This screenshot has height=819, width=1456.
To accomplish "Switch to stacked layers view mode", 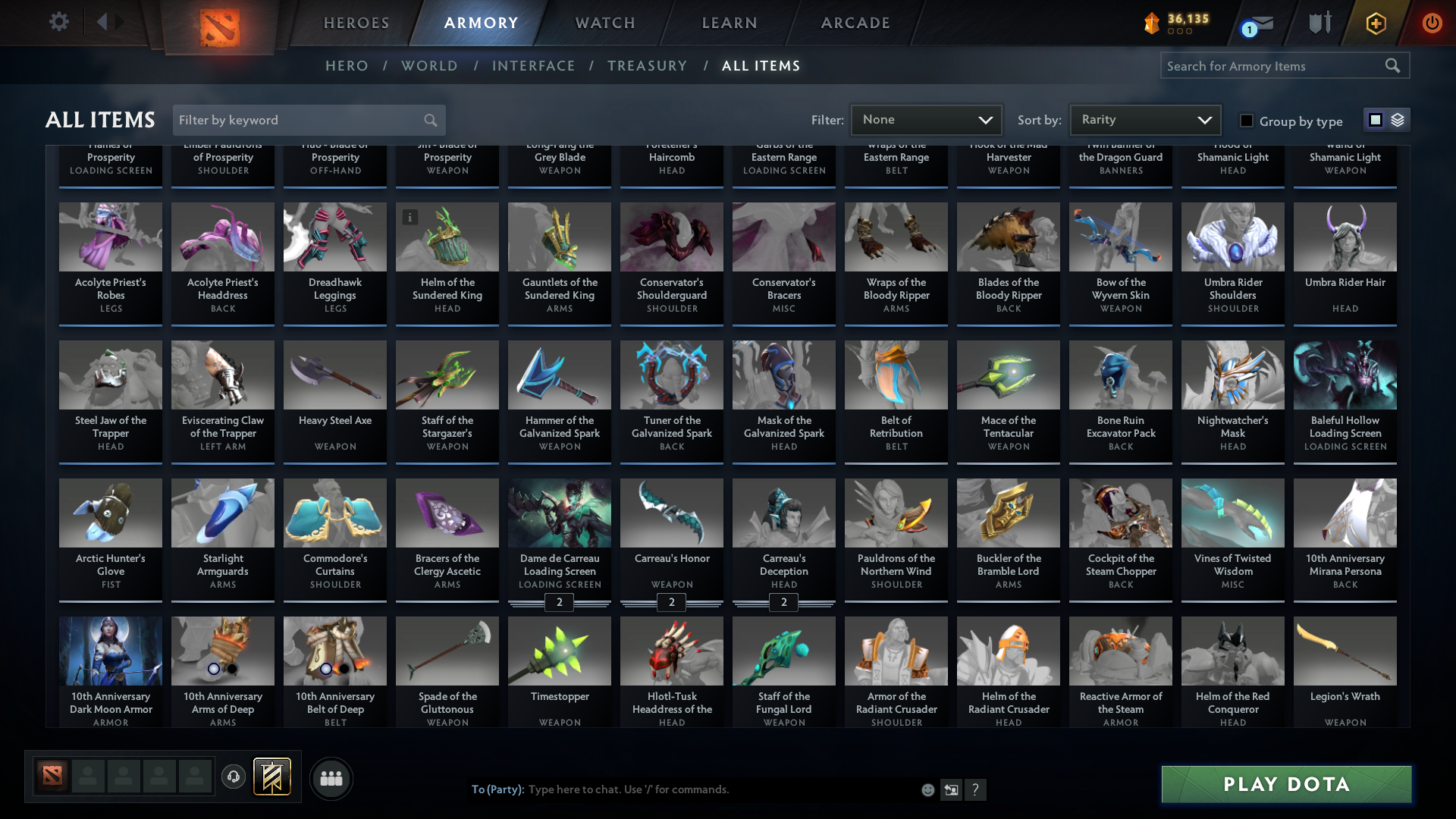I will 1398,119.
